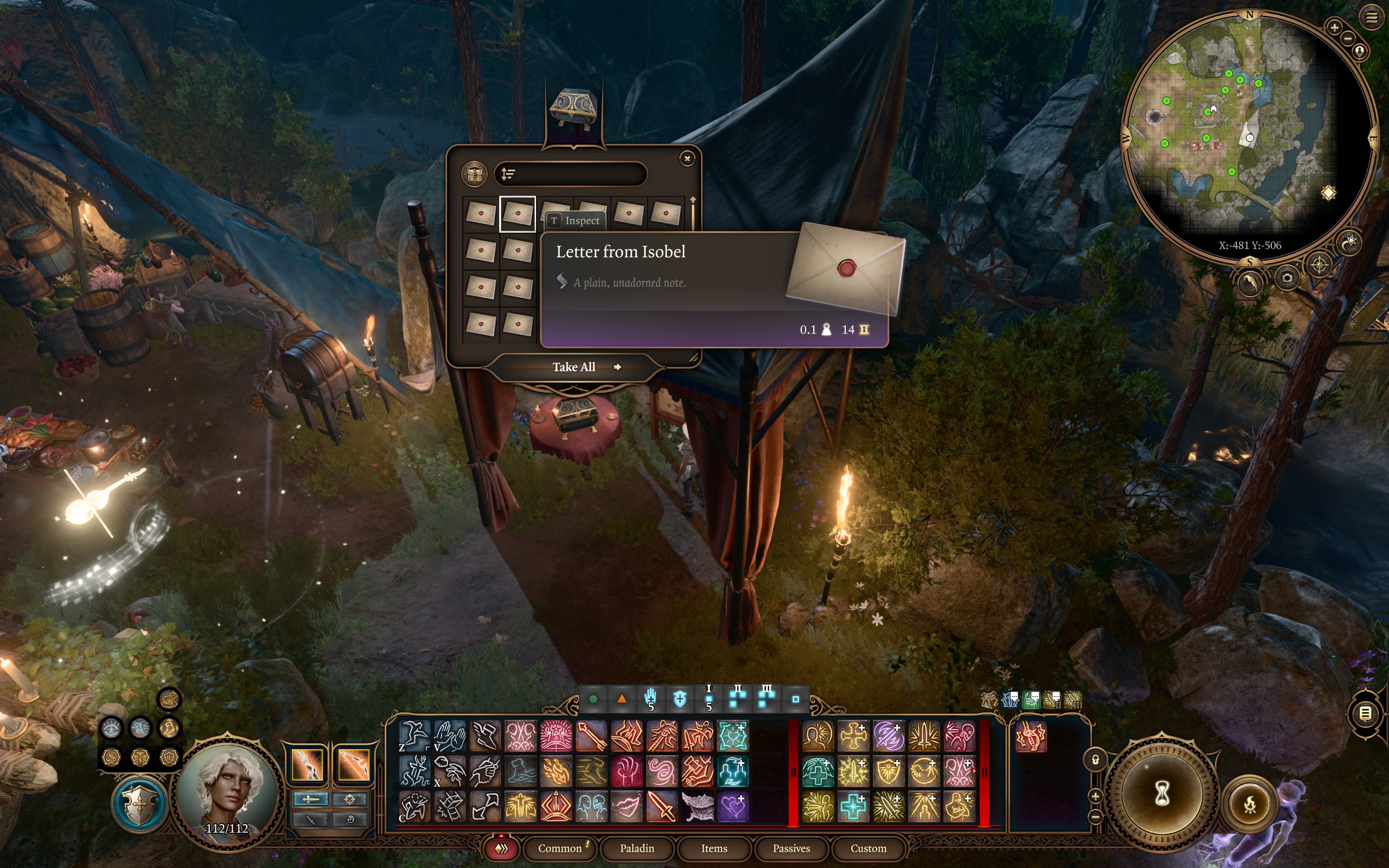Toggle the hotbar lock padlock icon
Viewport: 1389px width, 868px height.
(1095, 760)
